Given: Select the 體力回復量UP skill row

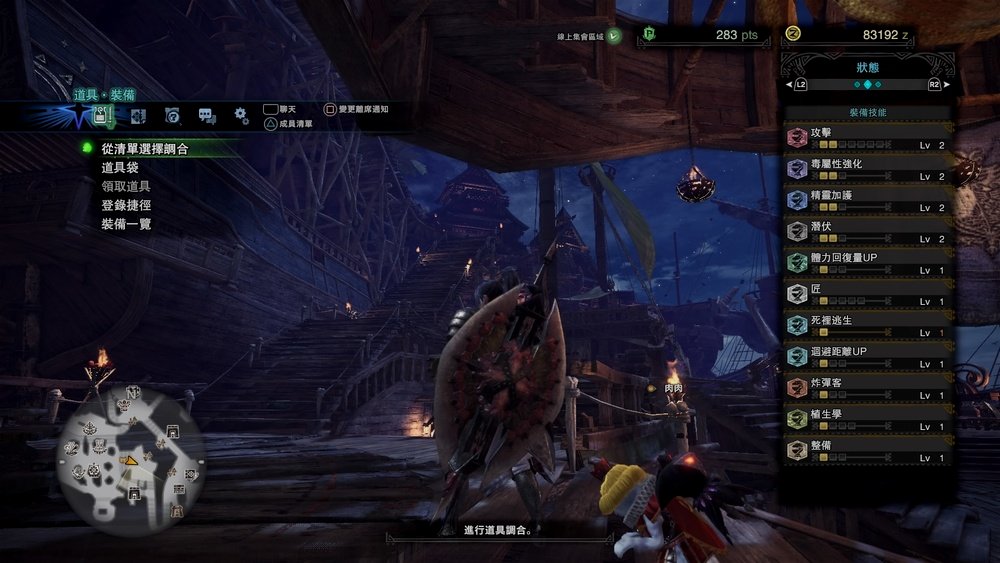Looking at the screenshot, I should point(866,263).
